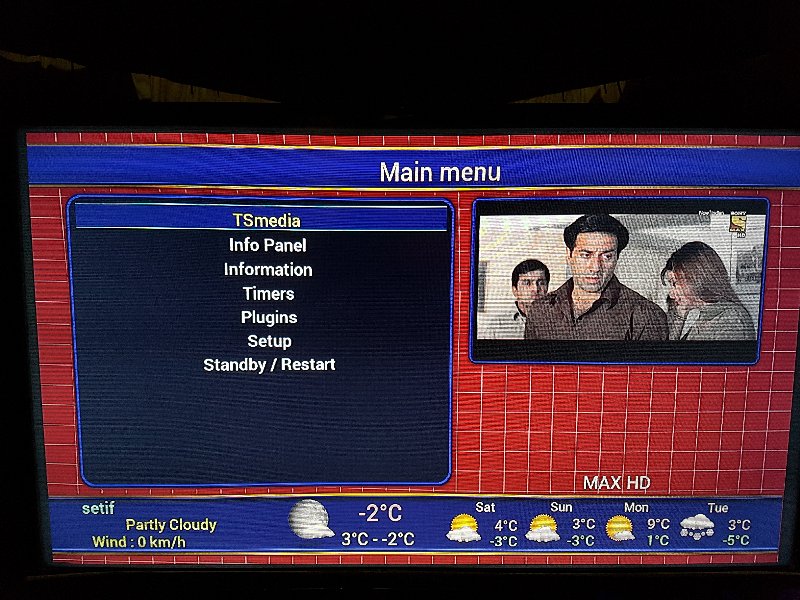Viewport: 800px width, 600px height.
Task: Go to the Plugins entry
Action: 269,317
